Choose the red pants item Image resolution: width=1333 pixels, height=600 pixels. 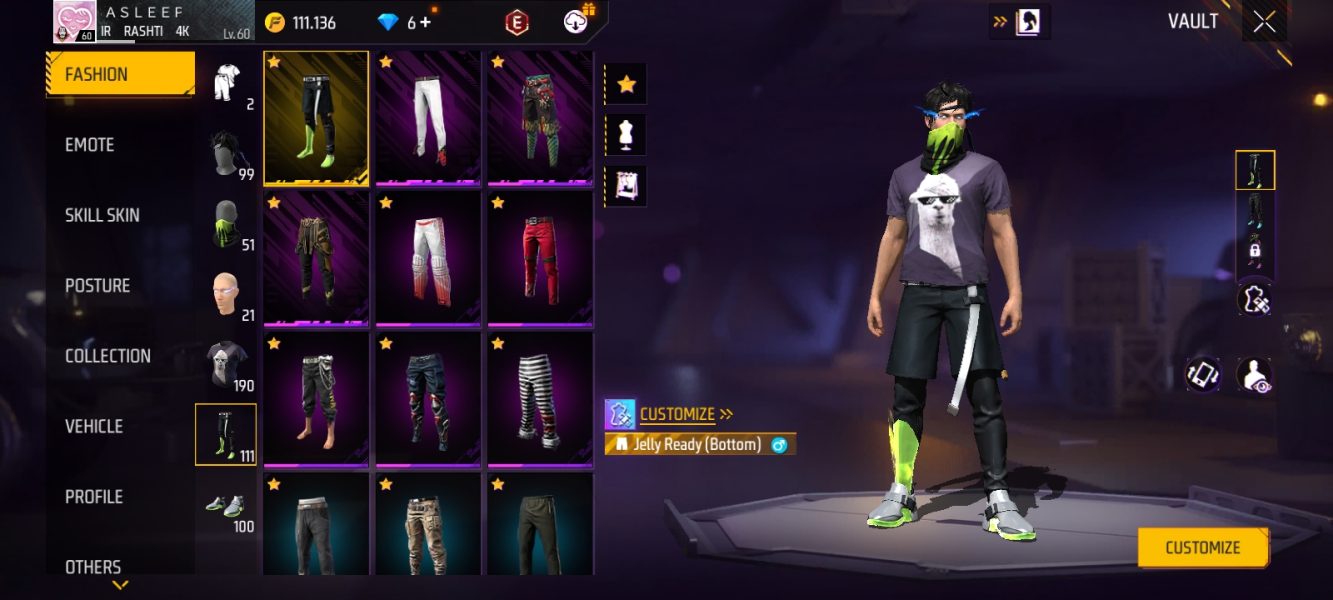[x=540, y=256]
